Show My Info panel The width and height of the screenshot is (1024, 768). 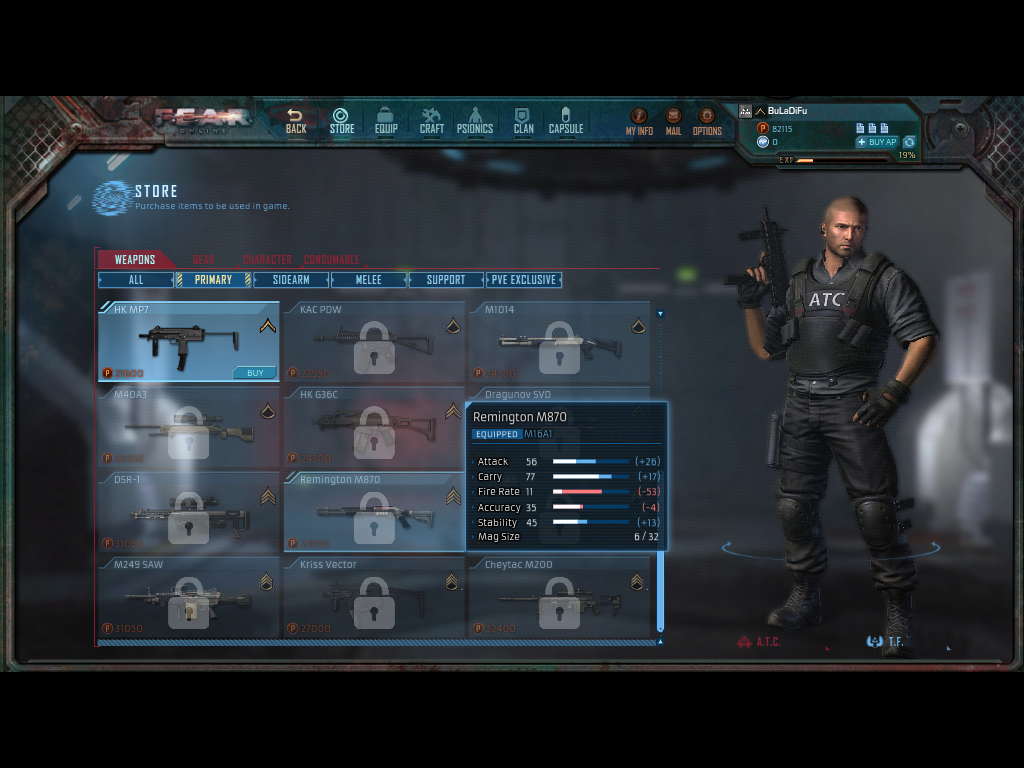pyautogui.click(x=639, y=122)
